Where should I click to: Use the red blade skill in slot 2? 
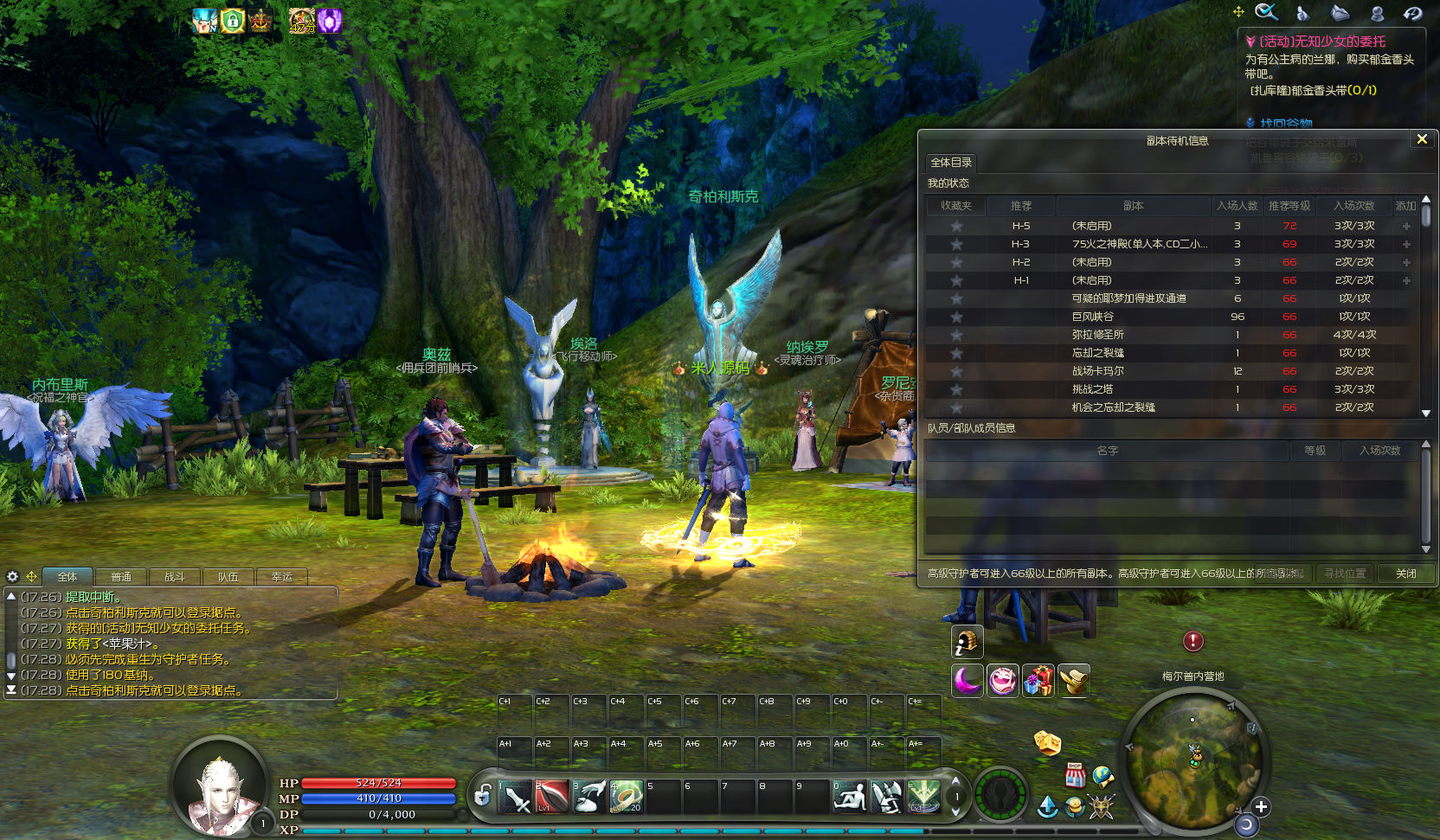[552, 797]
